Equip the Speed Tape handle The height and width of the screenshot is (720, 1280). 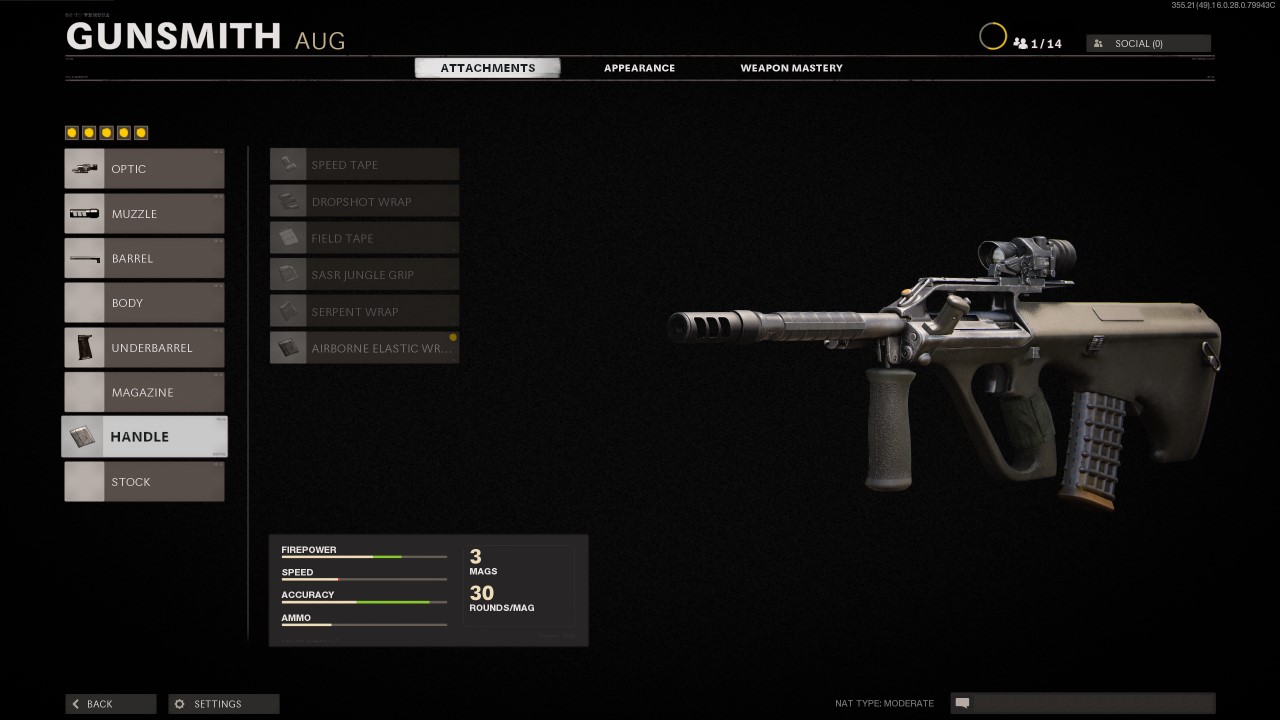(x=364, y=165)
